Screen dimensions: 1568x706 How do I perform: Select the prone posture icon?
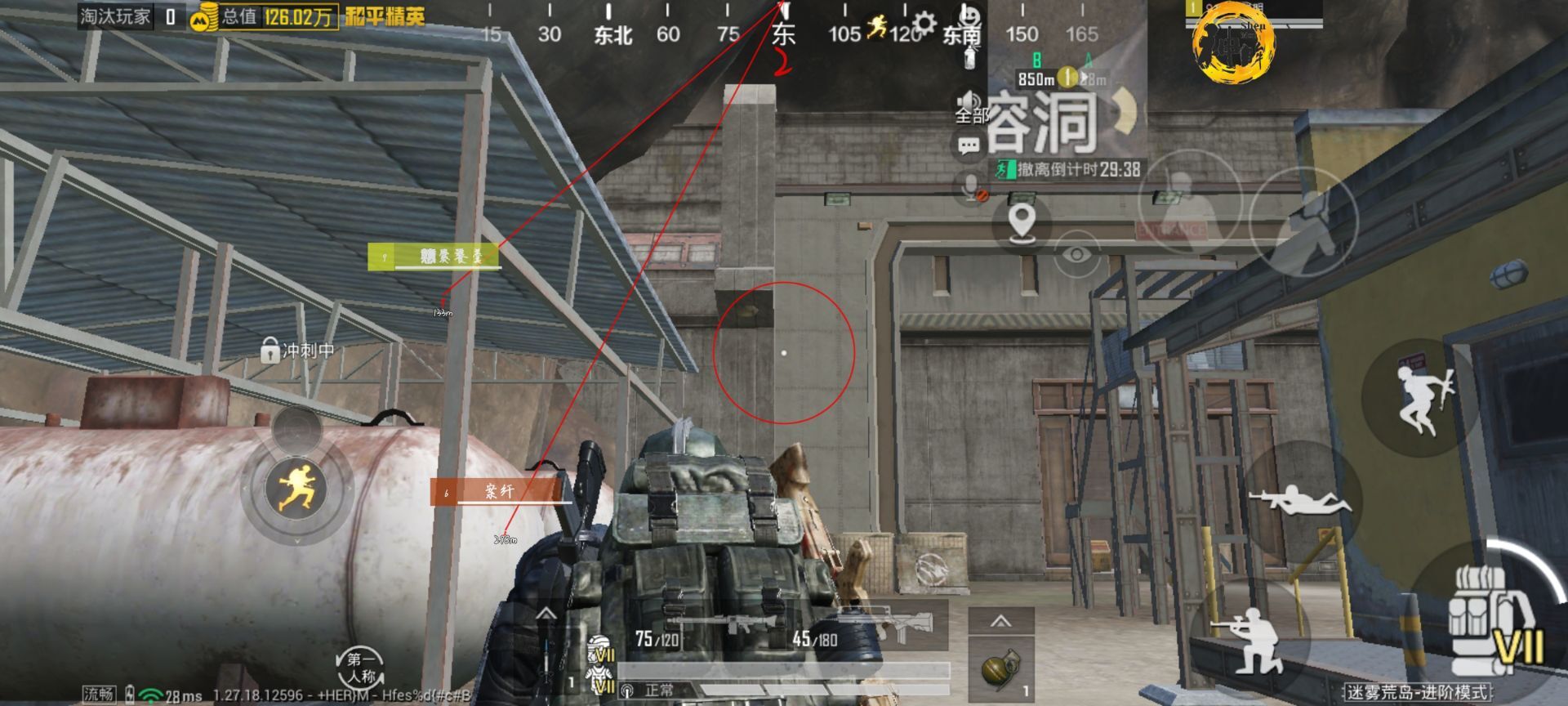(x=1301, y=500)
